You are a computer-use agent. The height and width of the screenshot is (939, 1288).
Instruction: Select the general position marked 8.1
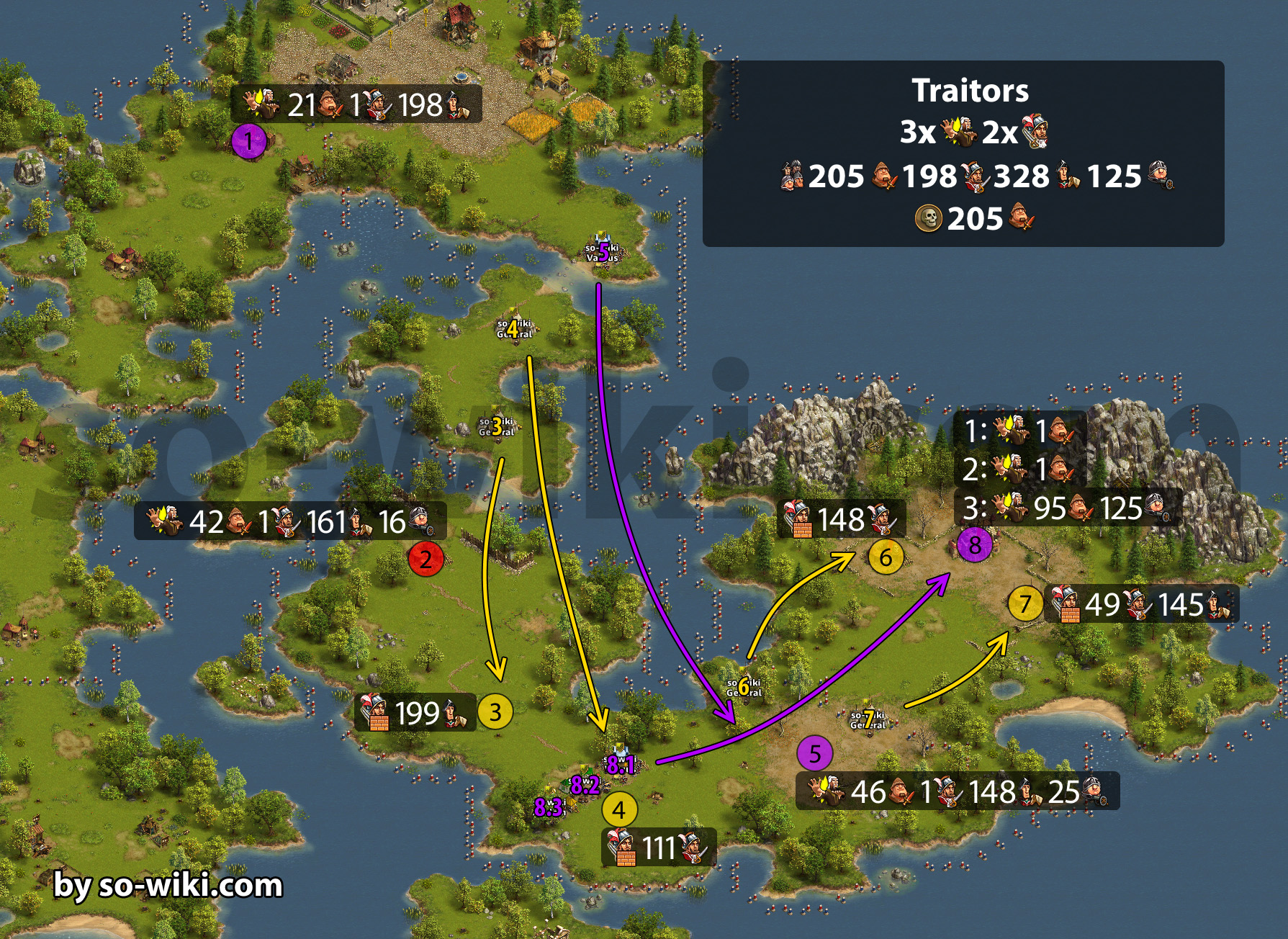pos(620,764)
